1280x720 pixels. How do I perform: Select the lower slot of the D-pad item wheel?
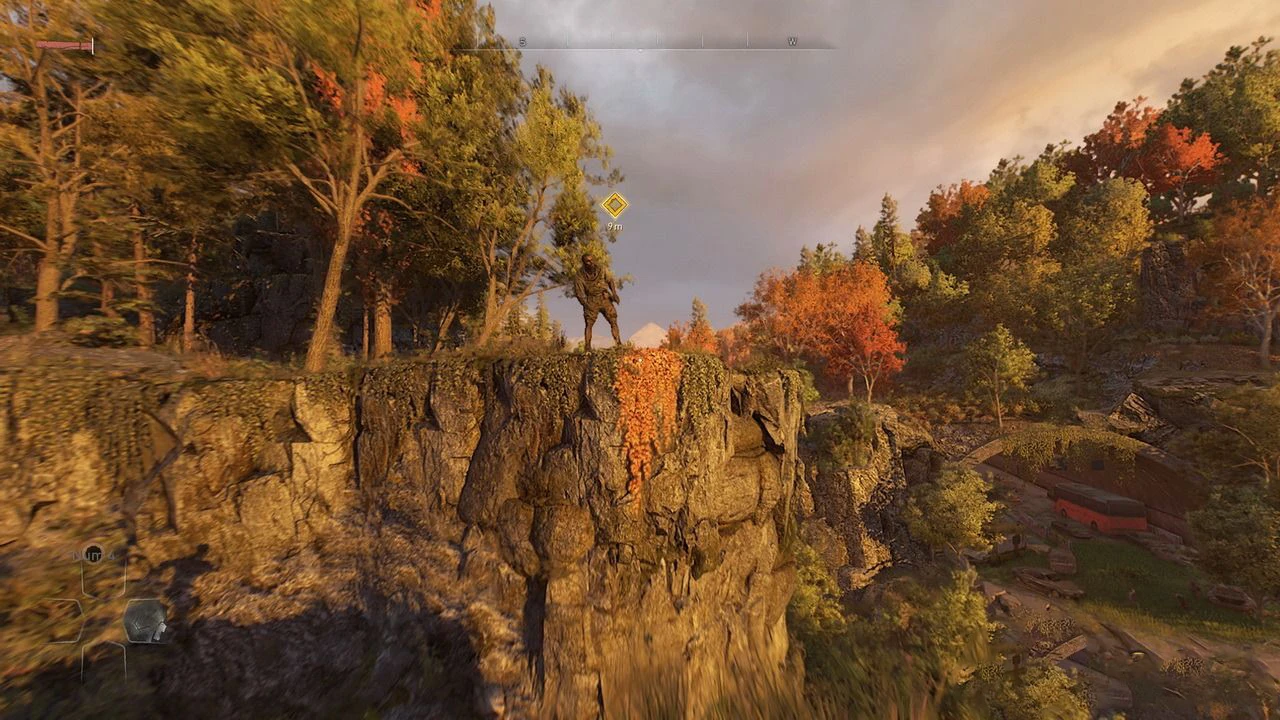coord(102,661)
